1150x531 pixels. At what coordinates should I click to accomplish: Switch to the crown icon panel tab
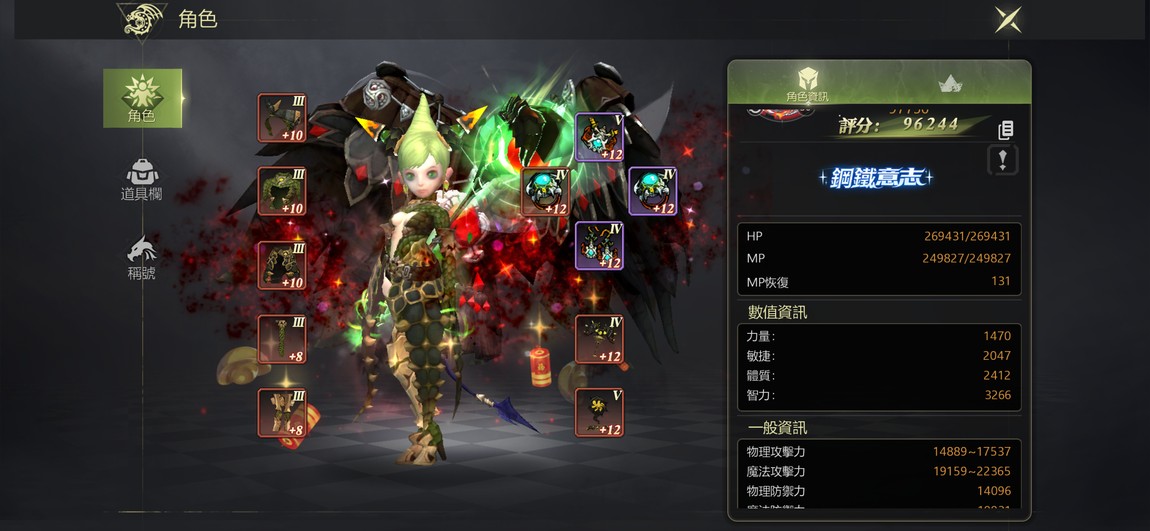coord(950,84)
